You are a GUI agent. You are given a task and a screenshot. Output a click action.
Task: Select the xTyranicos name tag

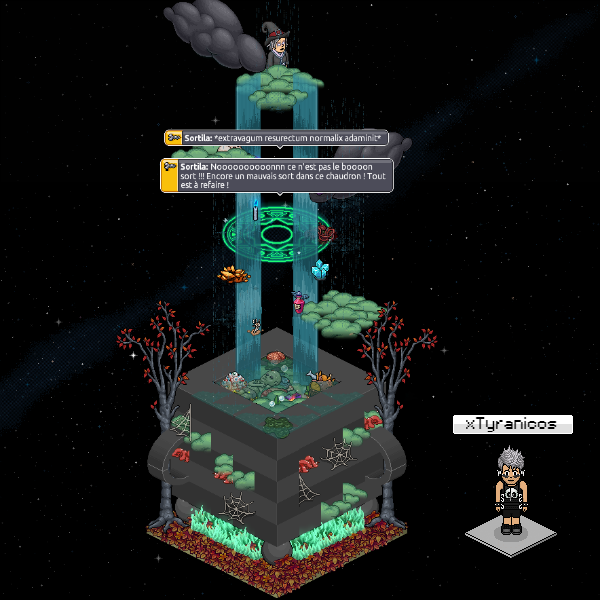coord(512,424)
